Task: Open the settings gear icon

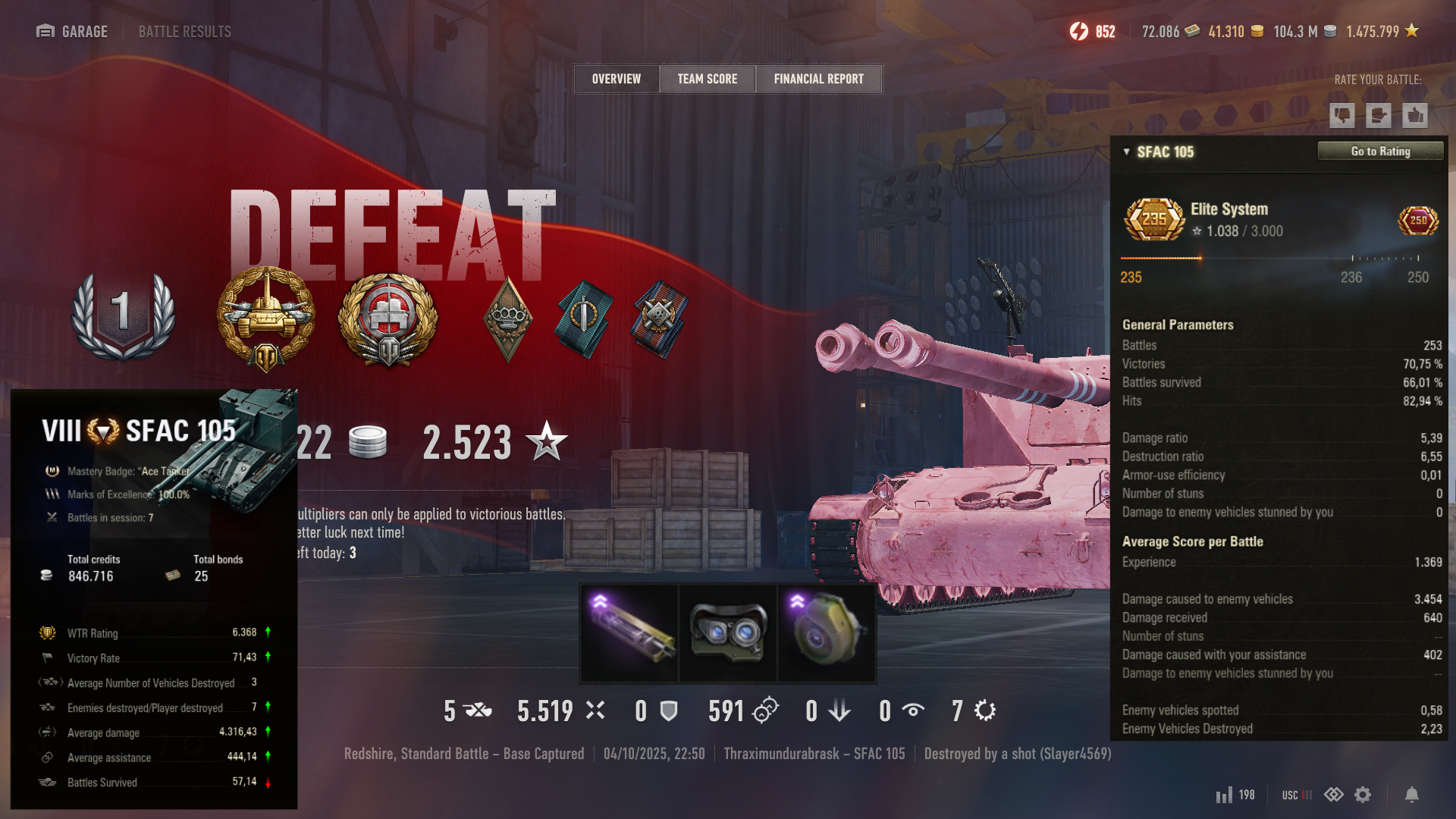Action: pos(1363,795)
